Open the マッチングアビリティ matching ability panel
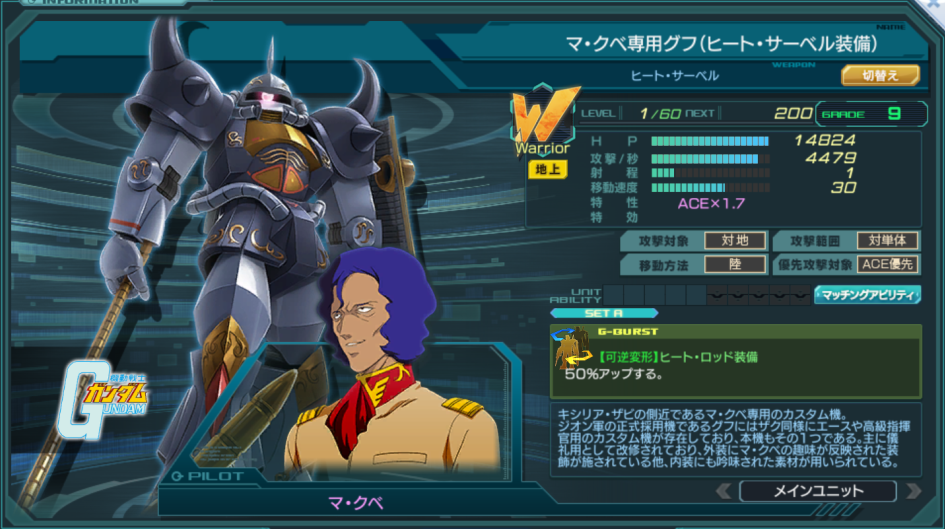 866,294
